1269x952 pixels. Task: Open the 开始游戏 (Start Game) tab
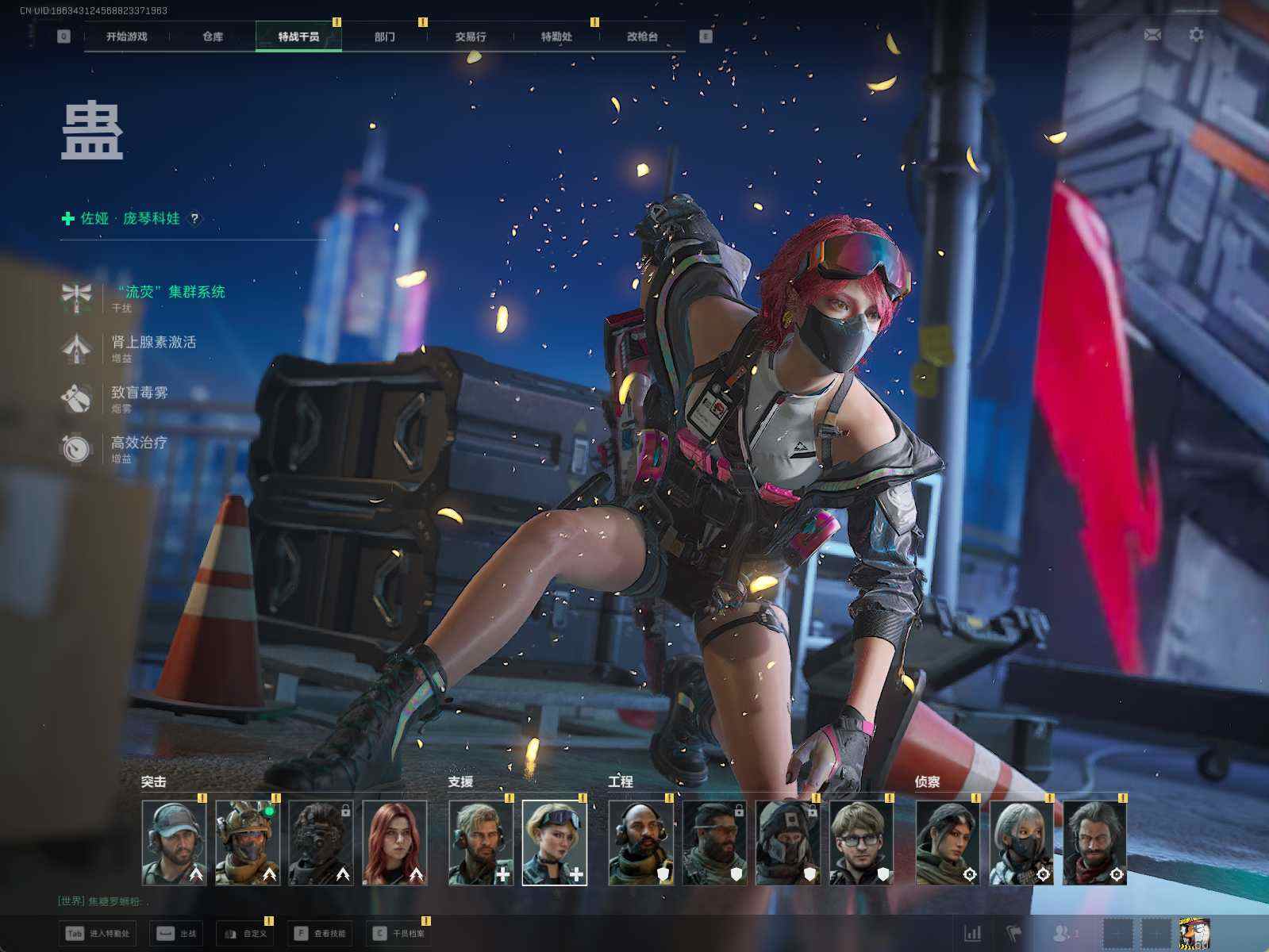coord(127,36)
